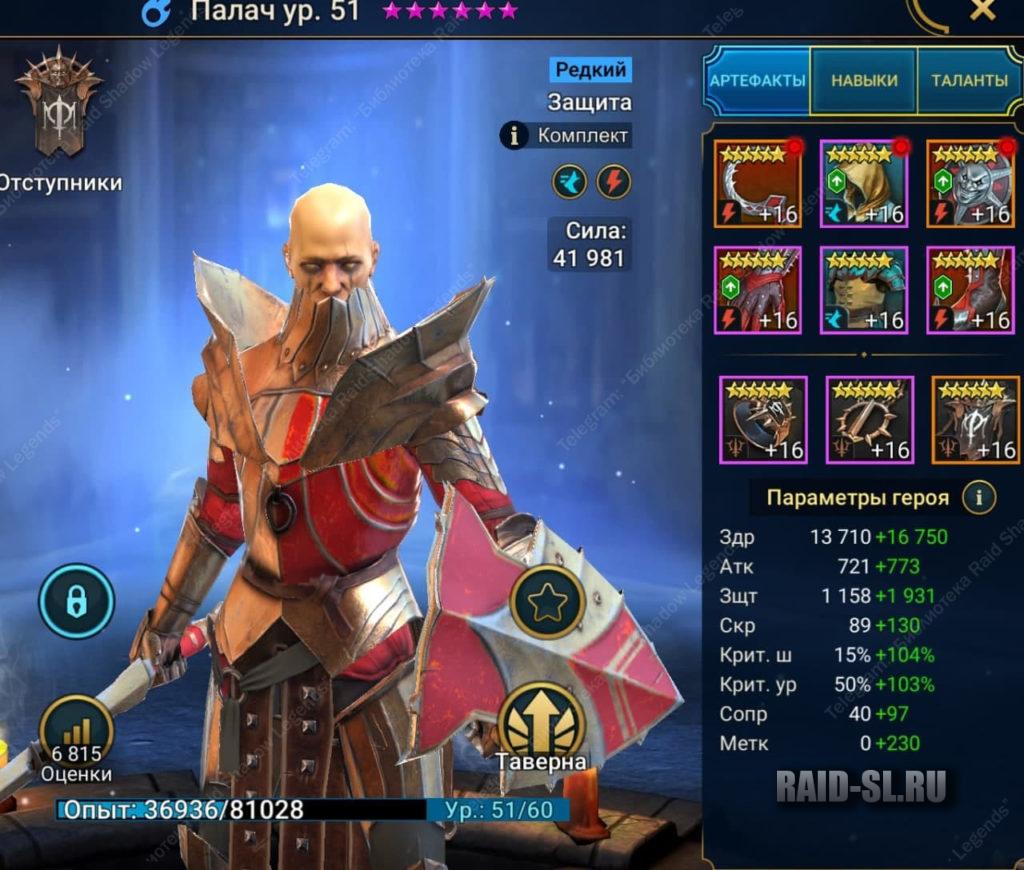The width and height of the screenshot is (1024, 870).
Task: Open the banner accessory slot
Action: pos(975,420)
